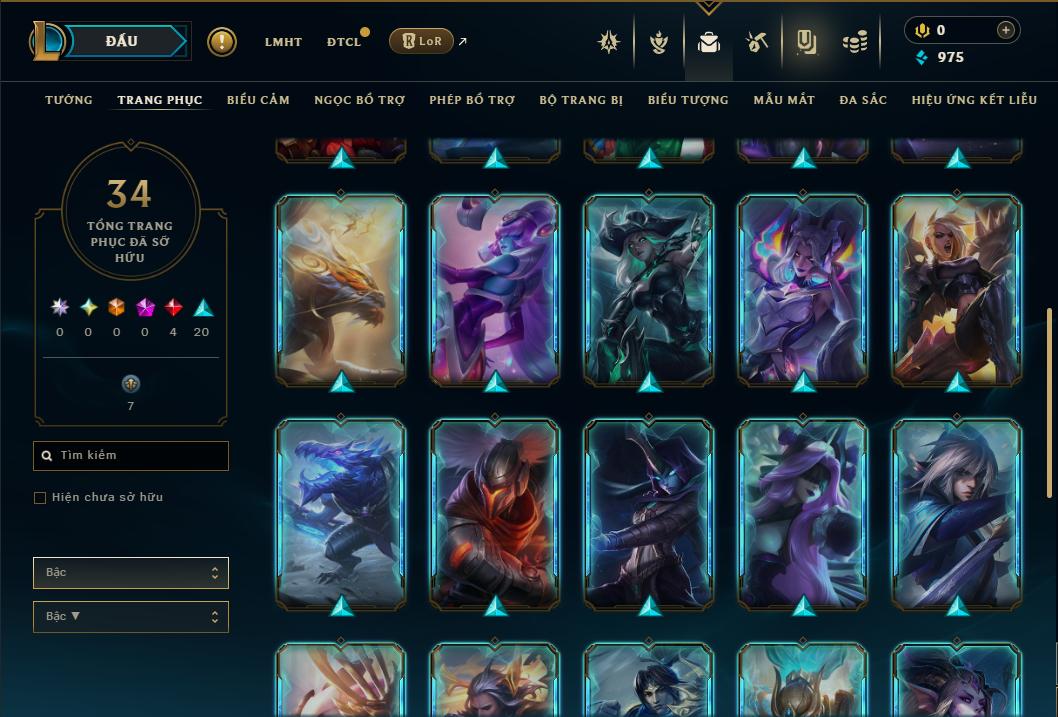Viewport: 1058px width, 717px height.
Task: Toggle the Hiện chưa sở hữu checkbox
Action: point(40,498)
